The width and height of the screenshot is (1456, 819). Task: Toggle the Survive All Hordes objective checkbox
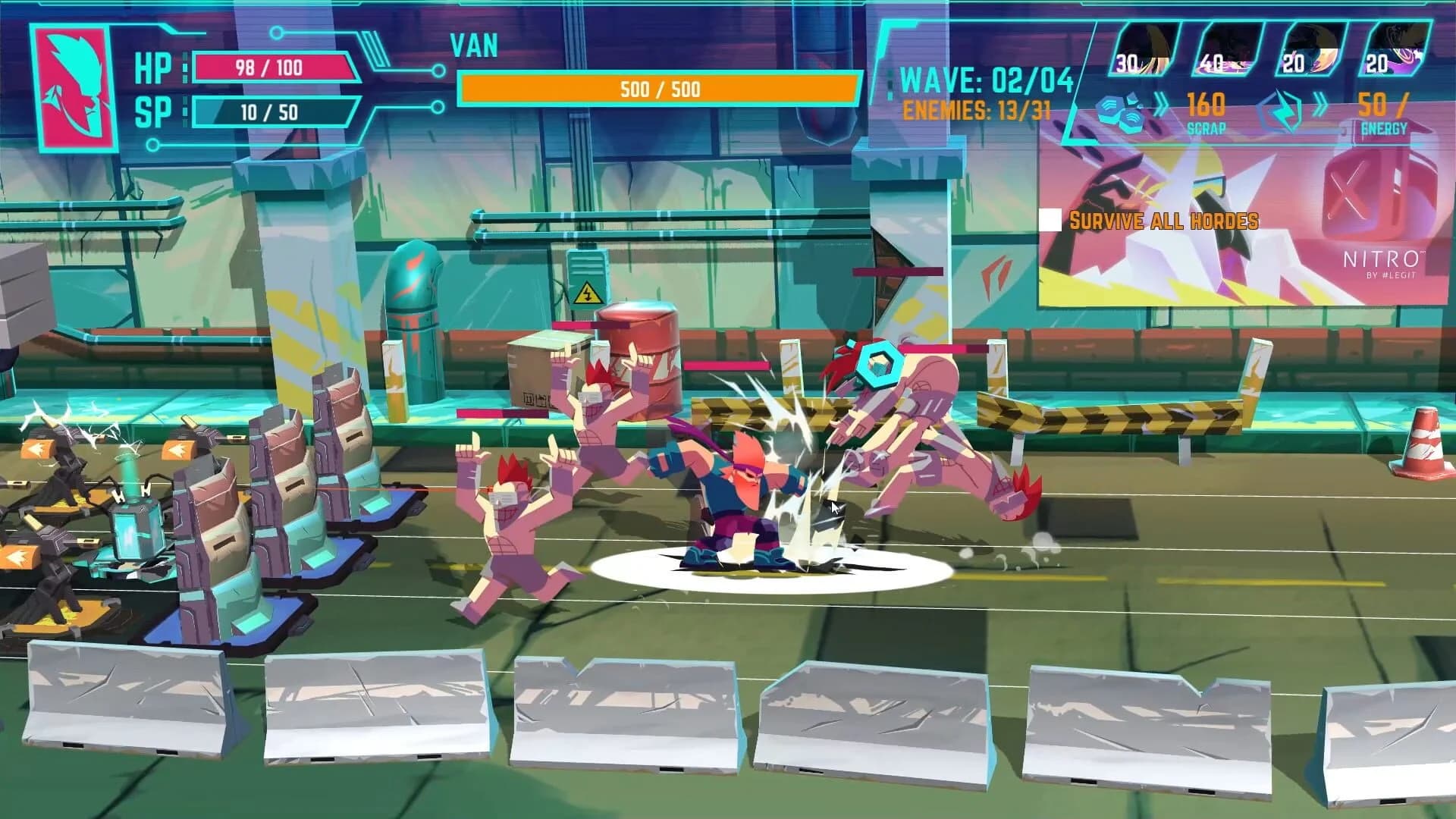[x=1052, y=221]
